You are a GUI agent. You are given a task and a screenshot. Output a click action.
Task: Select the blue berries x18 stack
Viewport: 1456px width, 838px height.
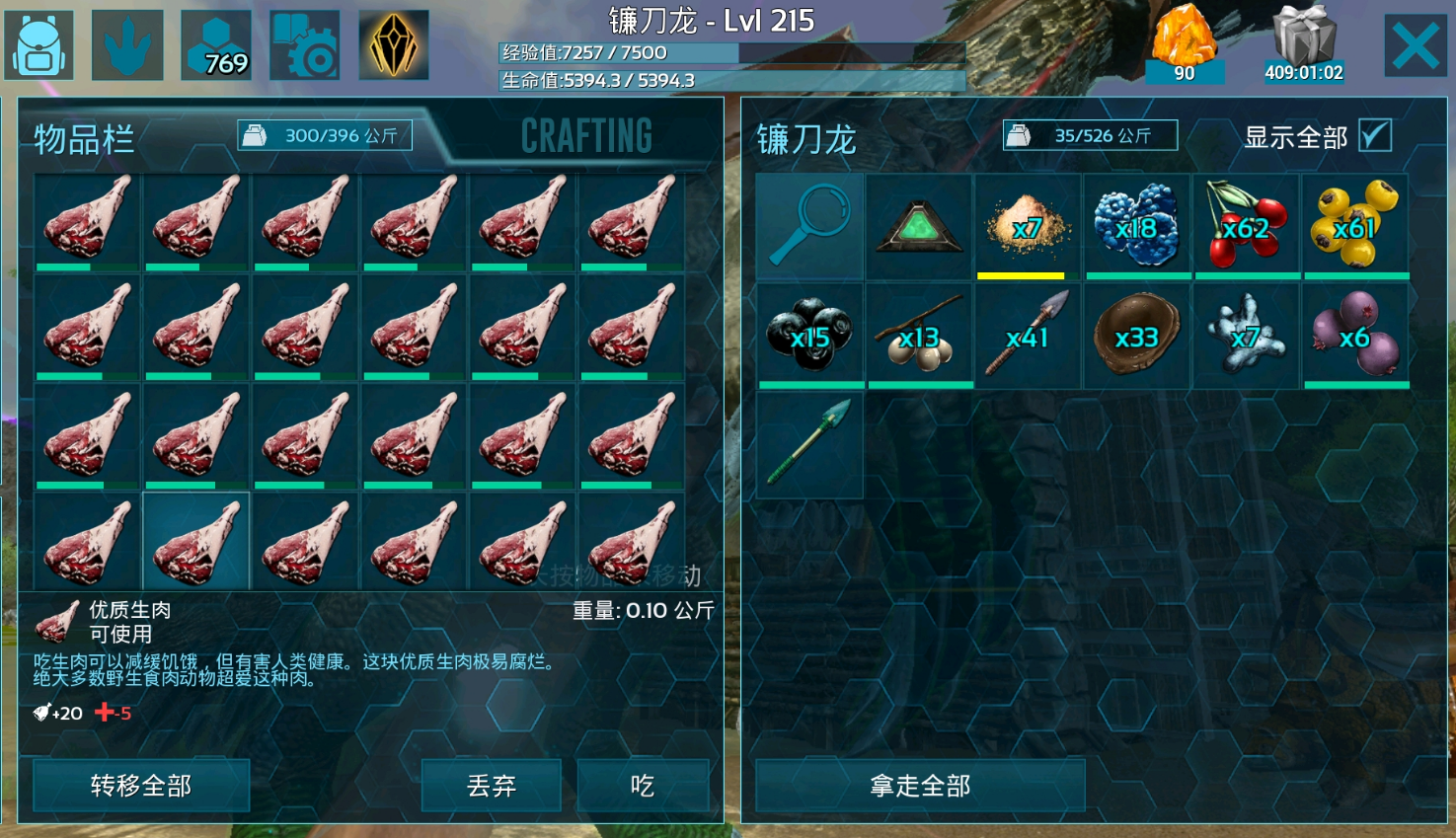tap(1137, 226)
